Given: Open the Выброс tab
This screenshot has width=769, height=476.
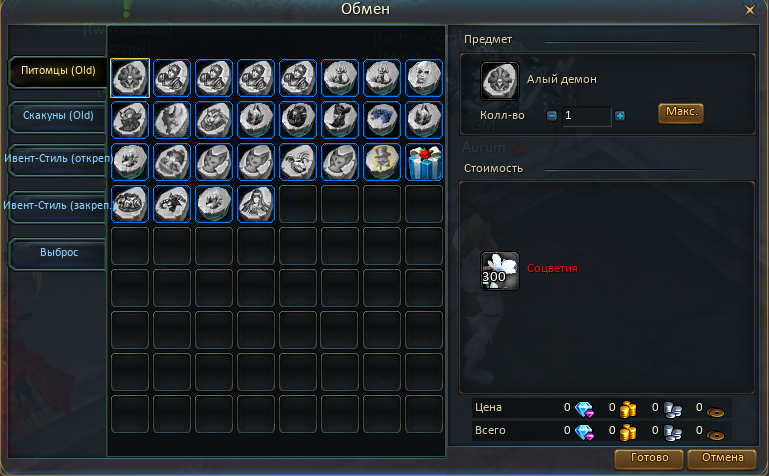Looking at the screenshot, I should pos(58,252).
